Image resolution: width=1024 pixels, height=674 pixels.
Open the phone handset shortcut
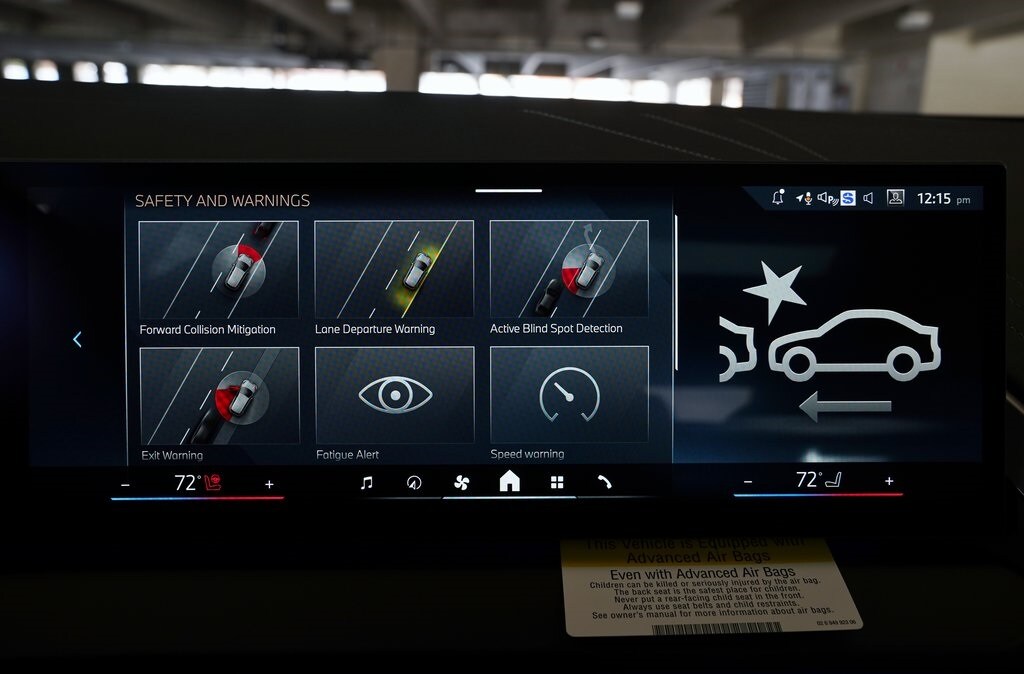point(604,482)
